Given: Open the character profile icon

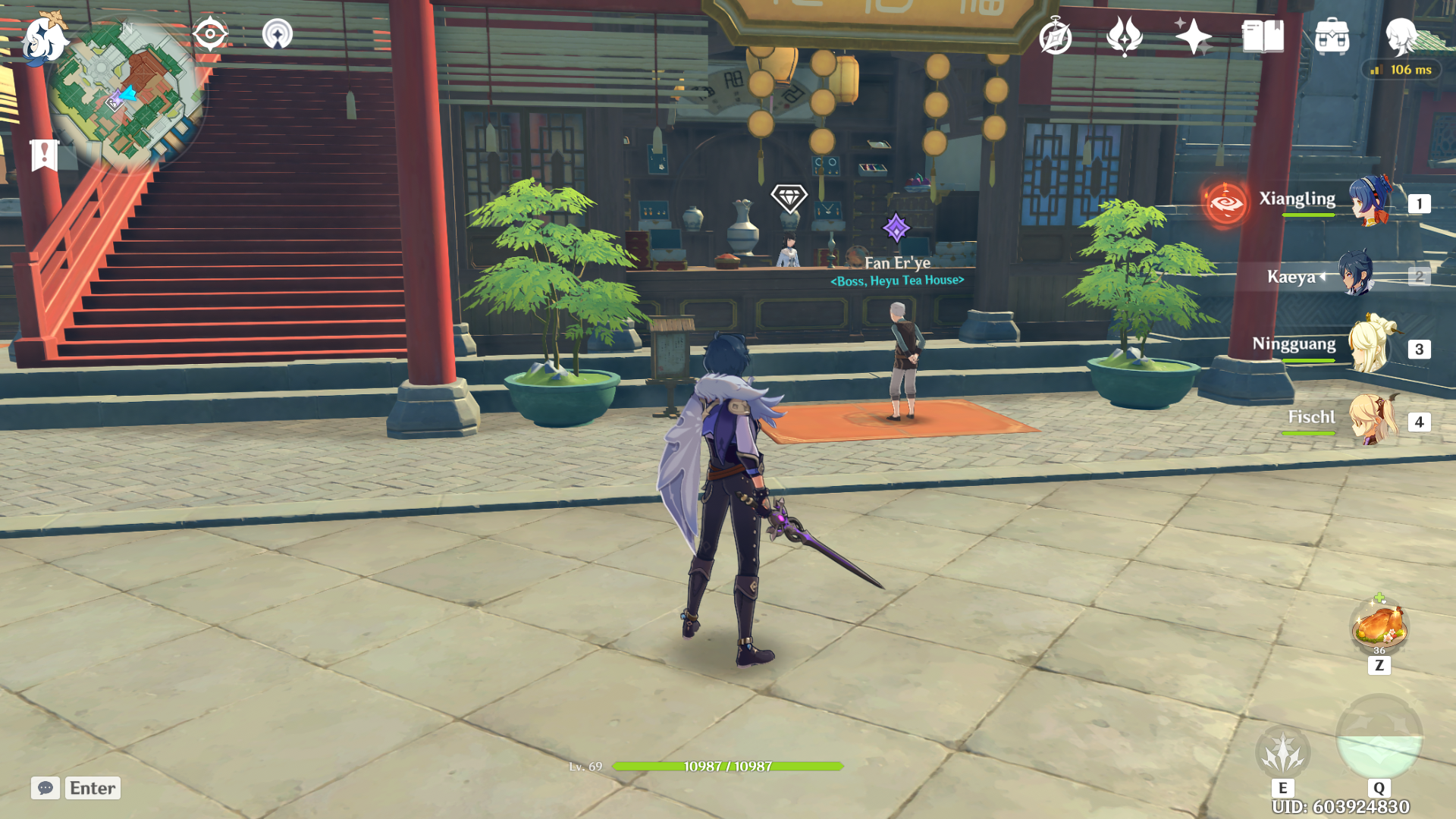Looking at the screenshot, I should [1401, 36].
